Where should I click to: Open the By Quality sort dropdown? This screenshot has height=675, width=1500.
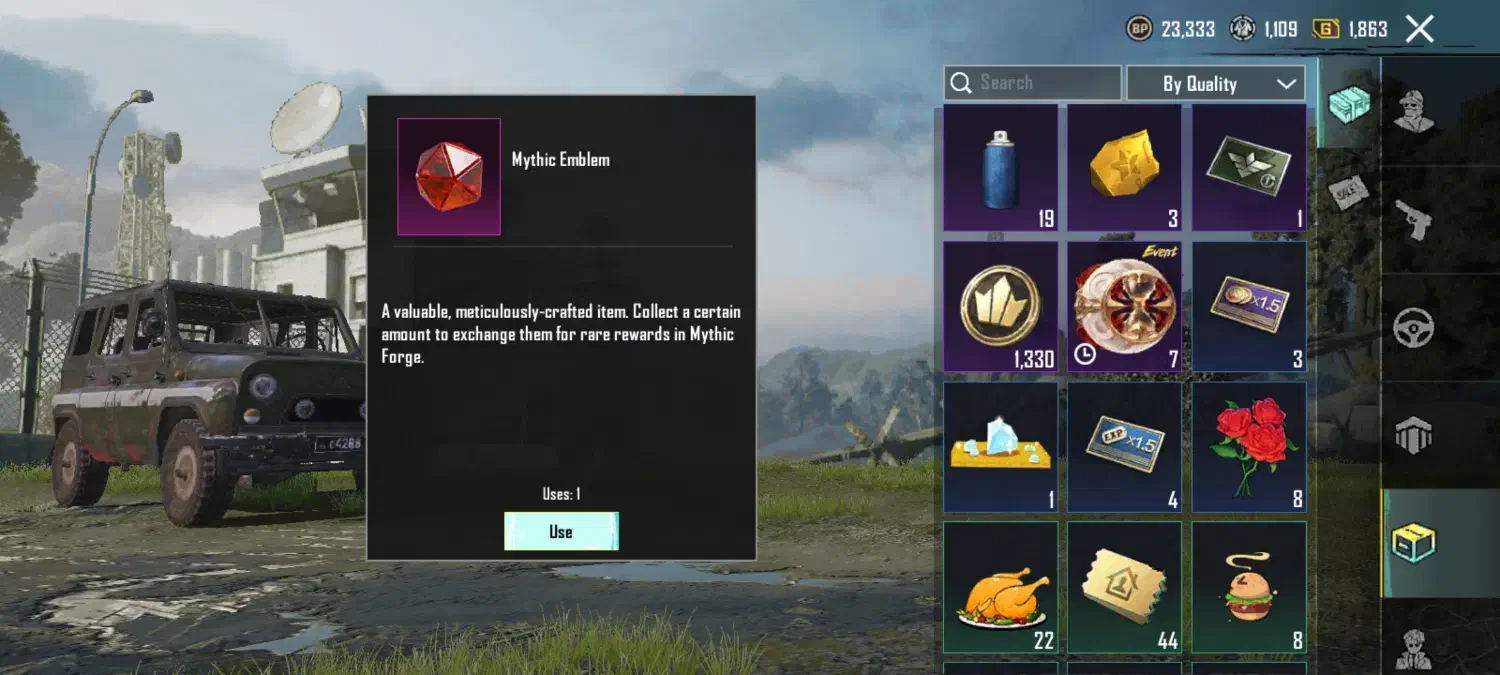pyautogui.click(x=1215, y=84)
